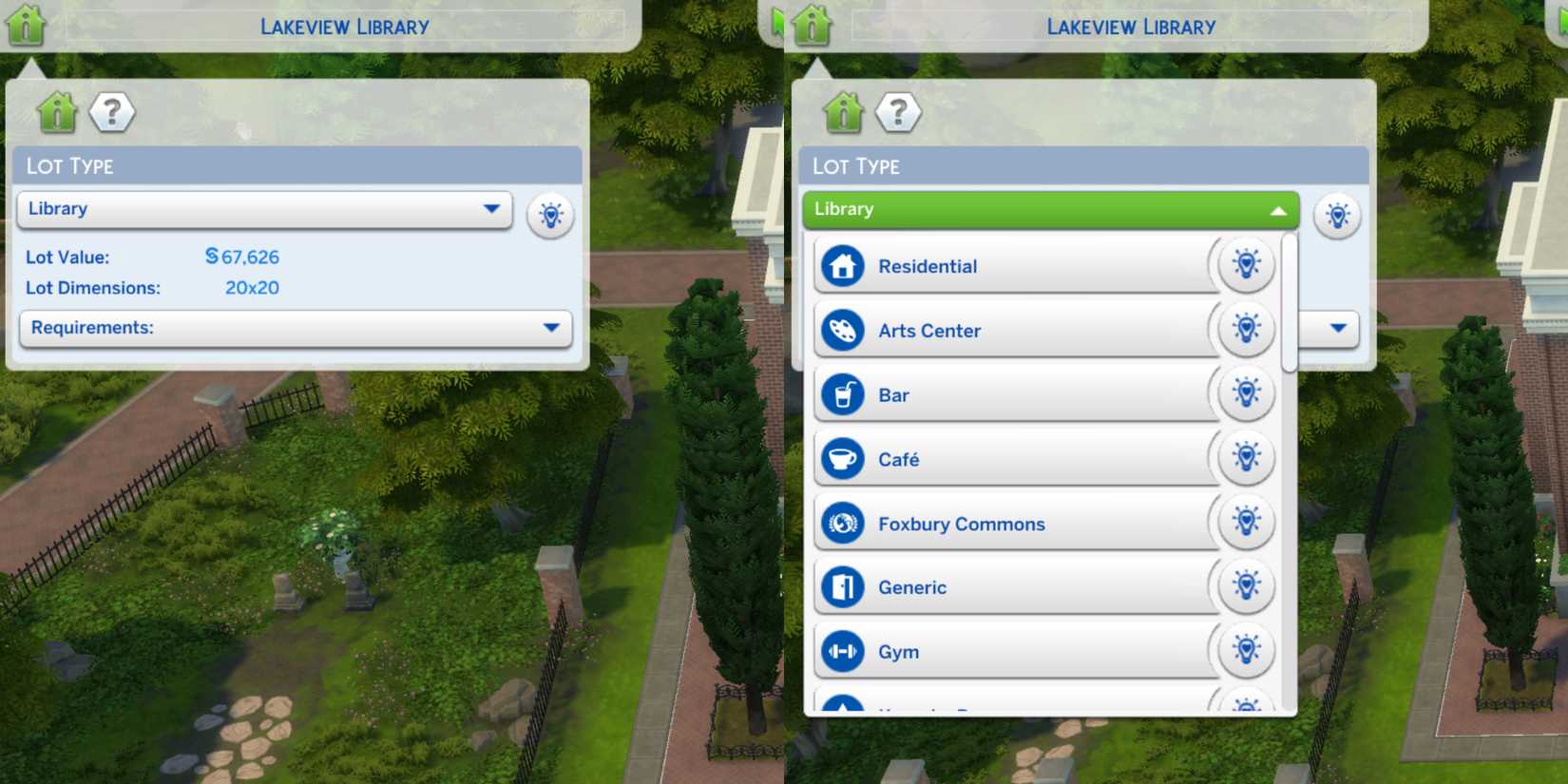Click the green home button in top-left corner
This screenshot has height=784, width=1568.
26,24
